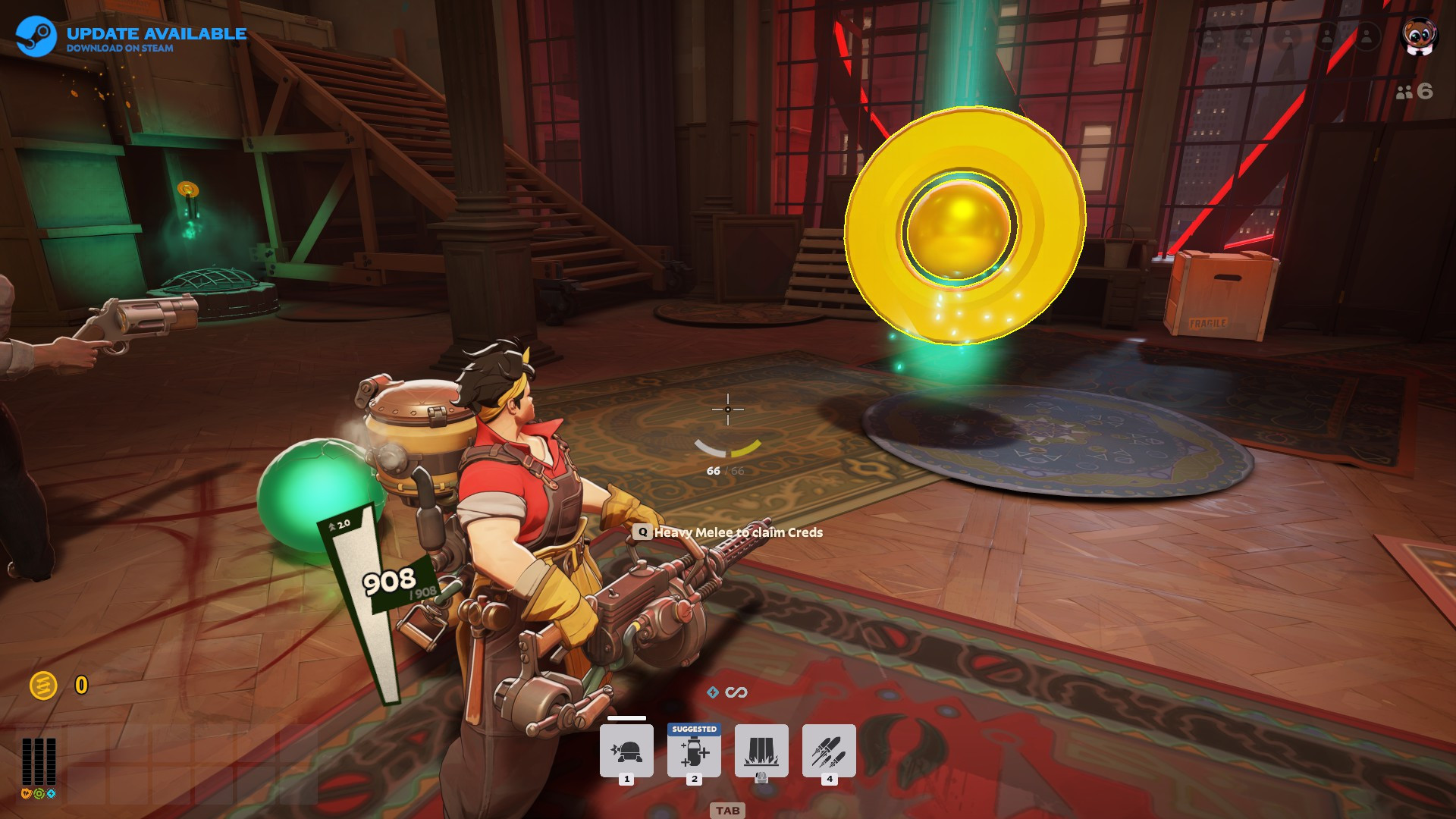Click the shield status icon bottom left

tap(26, 794)
